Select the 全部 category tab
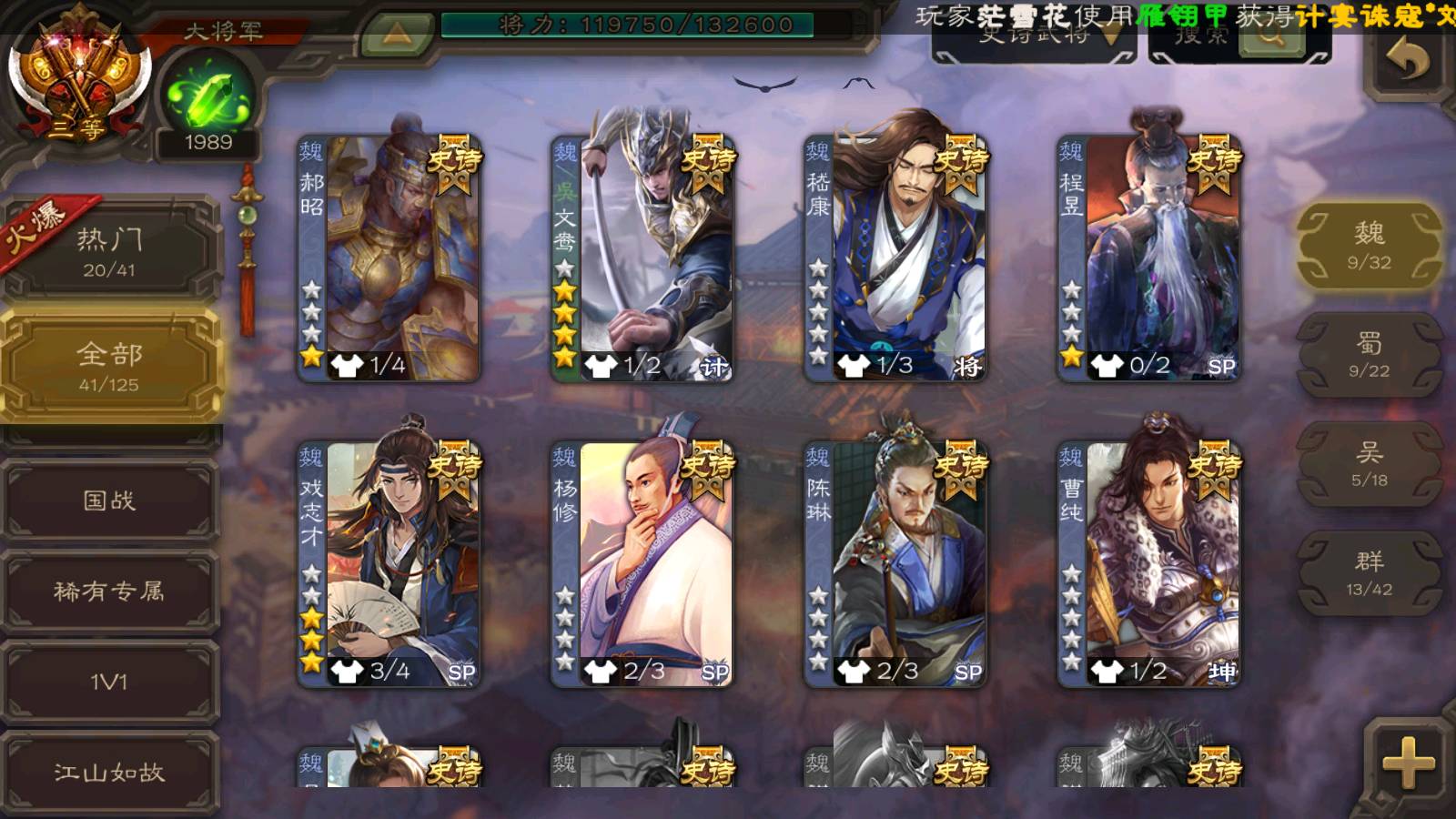Image resolution: width=1456 pixels, height=819 pixels. point(109,366)
